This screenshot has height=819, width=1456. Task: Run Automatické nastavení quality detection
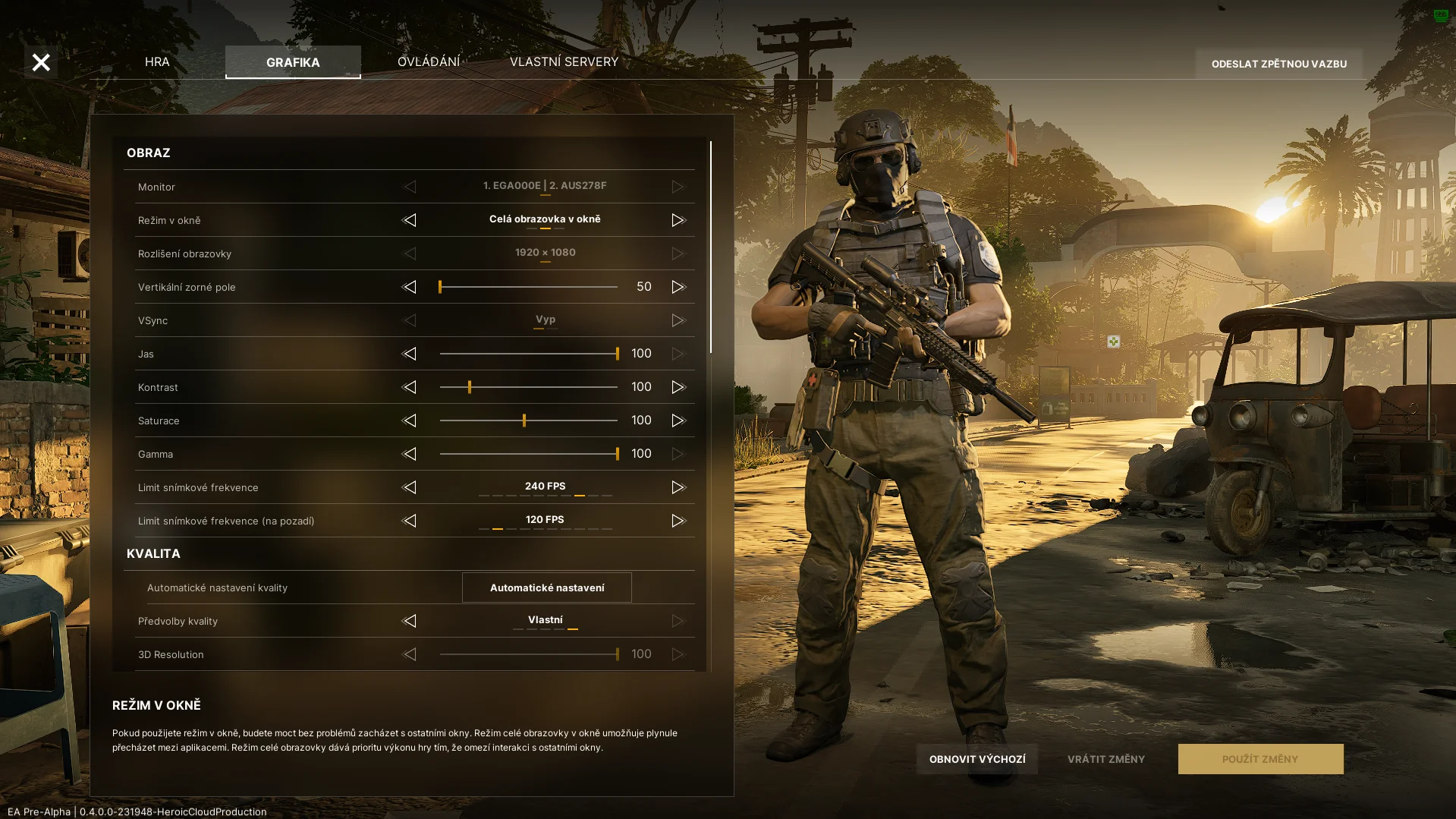[546, 587]
